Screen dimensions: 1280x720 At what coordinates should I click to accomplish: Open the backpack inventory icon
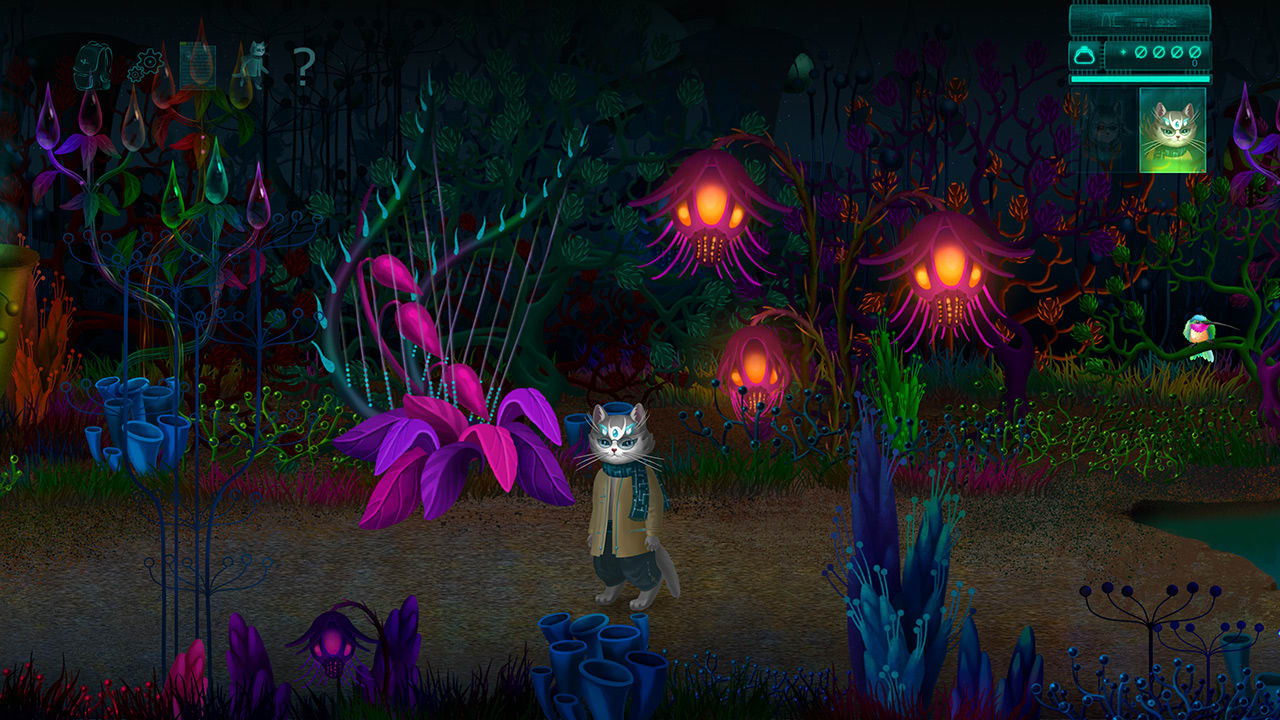click(x=95, y=65)
